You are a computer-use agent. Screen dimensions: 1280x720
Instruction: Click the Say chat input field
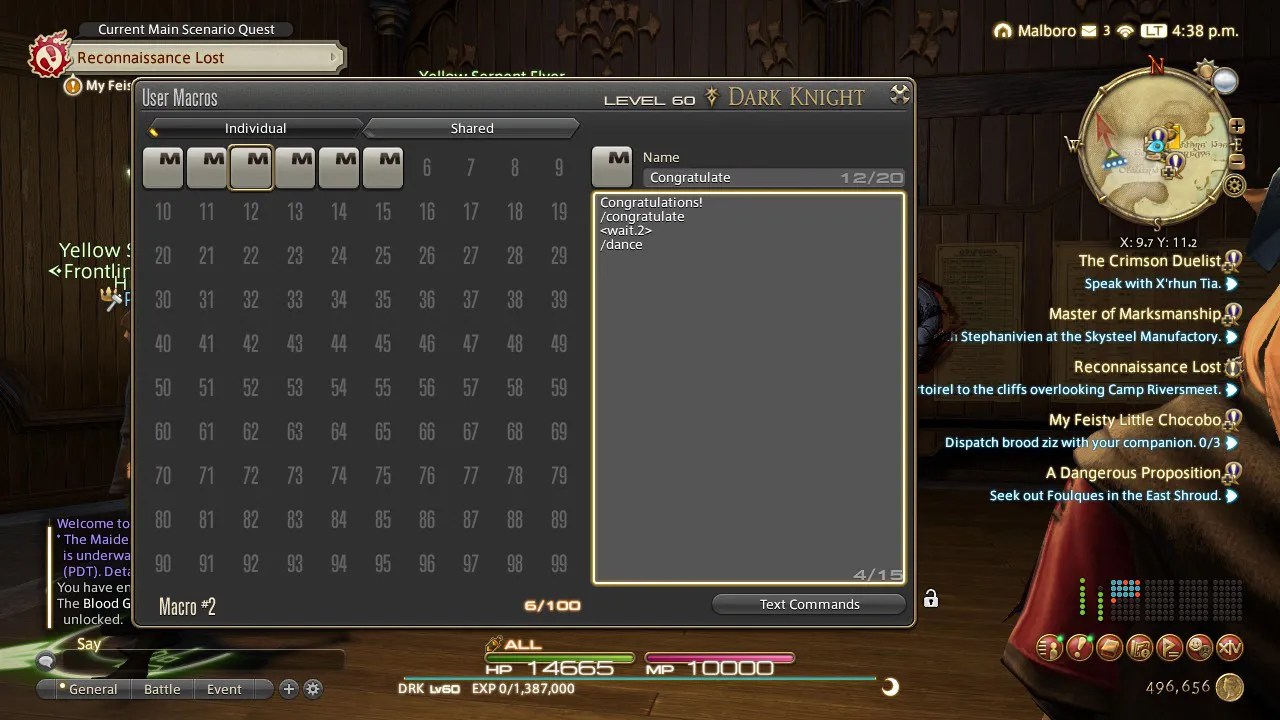[200, 660]
